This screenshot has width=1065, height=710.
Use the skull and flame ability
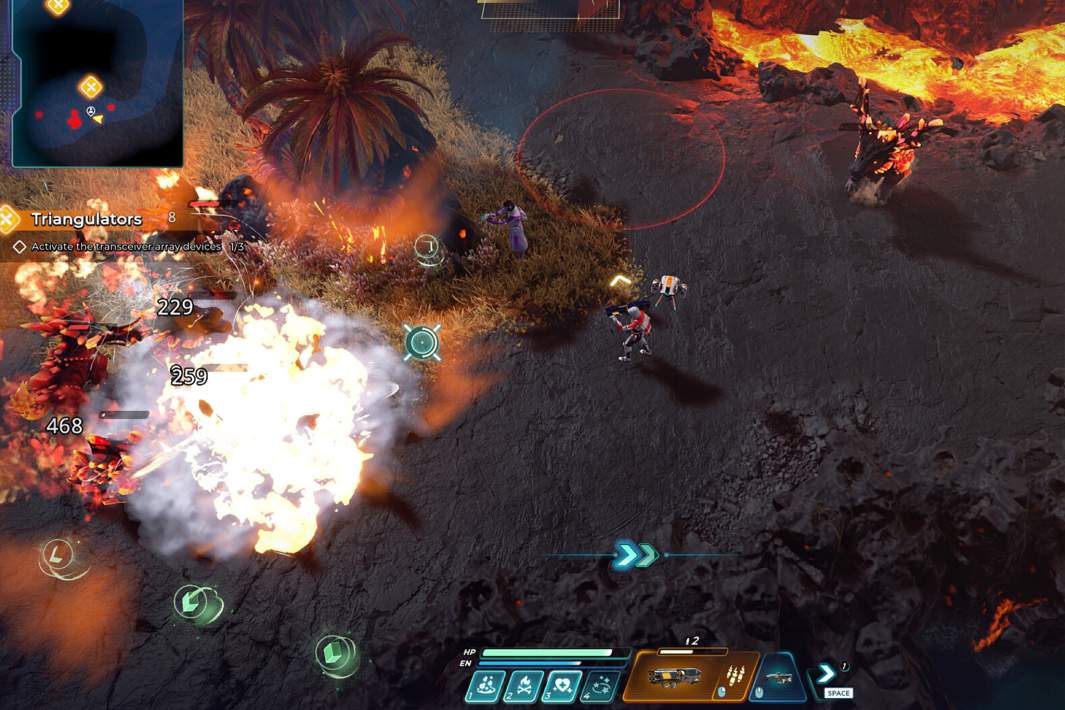[524, 686]
